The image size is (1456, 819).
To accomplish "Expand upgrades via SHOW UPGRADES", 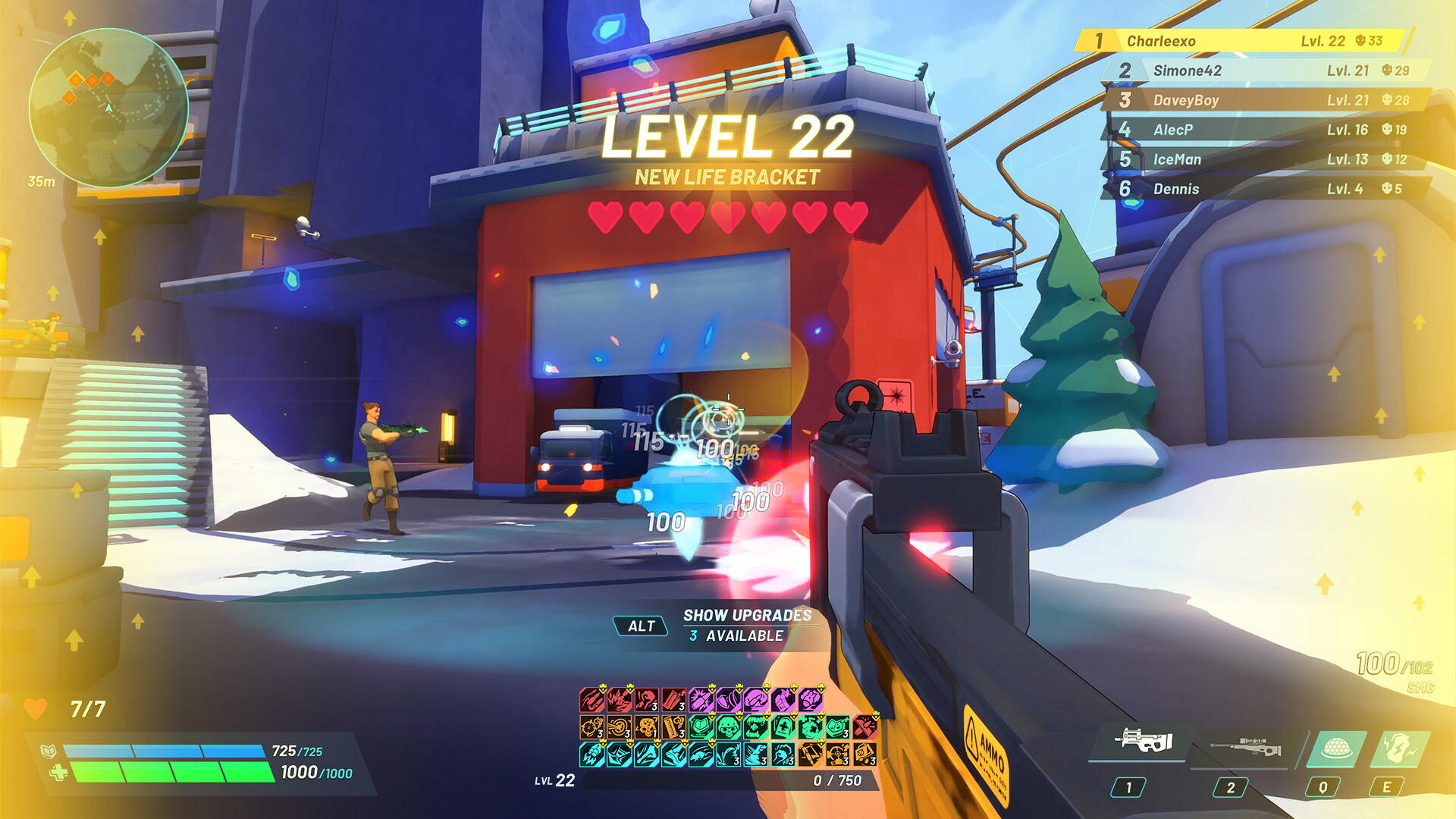I will click(x=747, y=617).
